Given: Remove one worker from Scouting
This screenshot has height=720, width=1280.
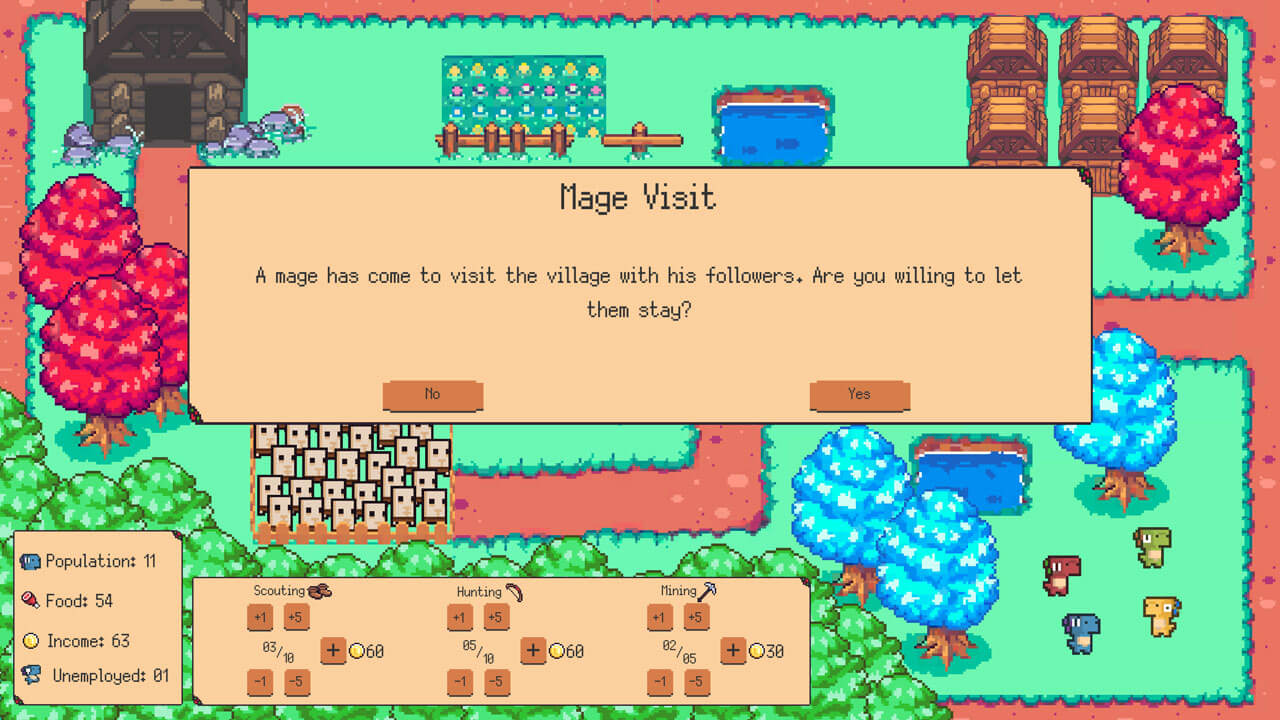Looking at the screenshot, I should pyautogui.click(x=260, y=683).
